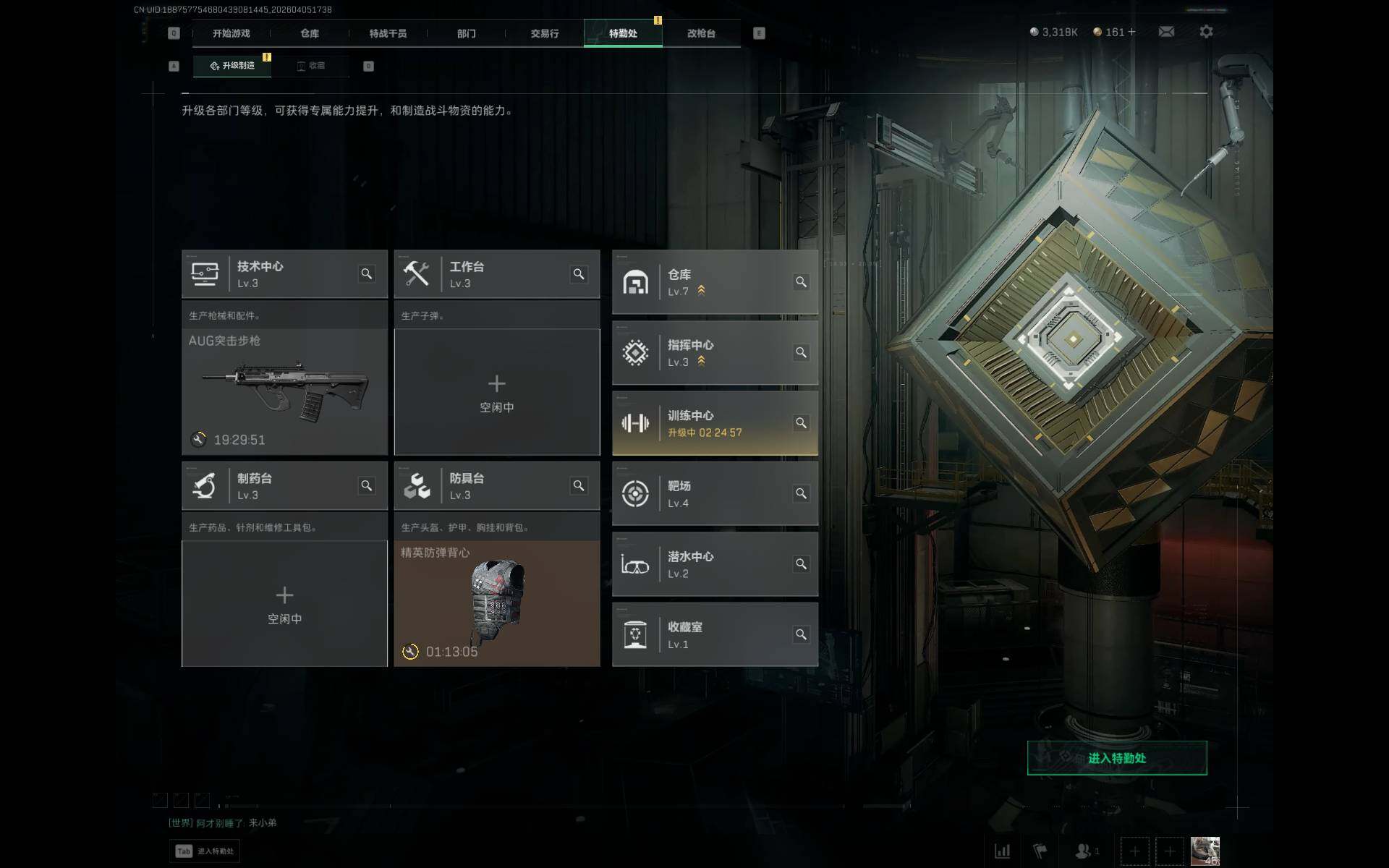The image size is (1389, 868).
Task: Open the 收藏室 department row
Action: [705, 634]
